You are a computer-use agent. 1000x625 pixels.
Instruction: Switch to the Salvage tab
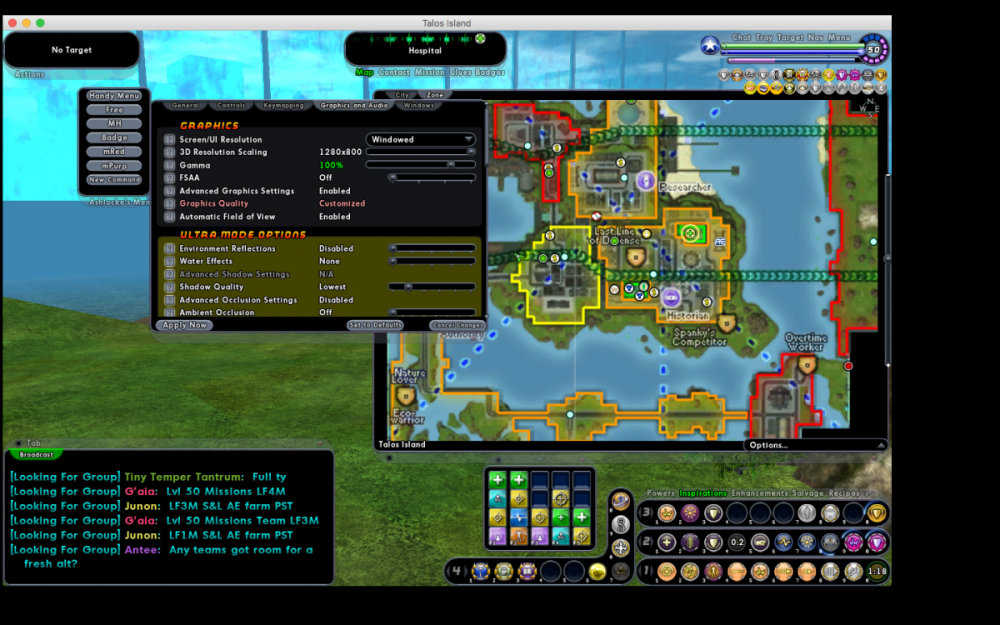[x=807, y=493]
